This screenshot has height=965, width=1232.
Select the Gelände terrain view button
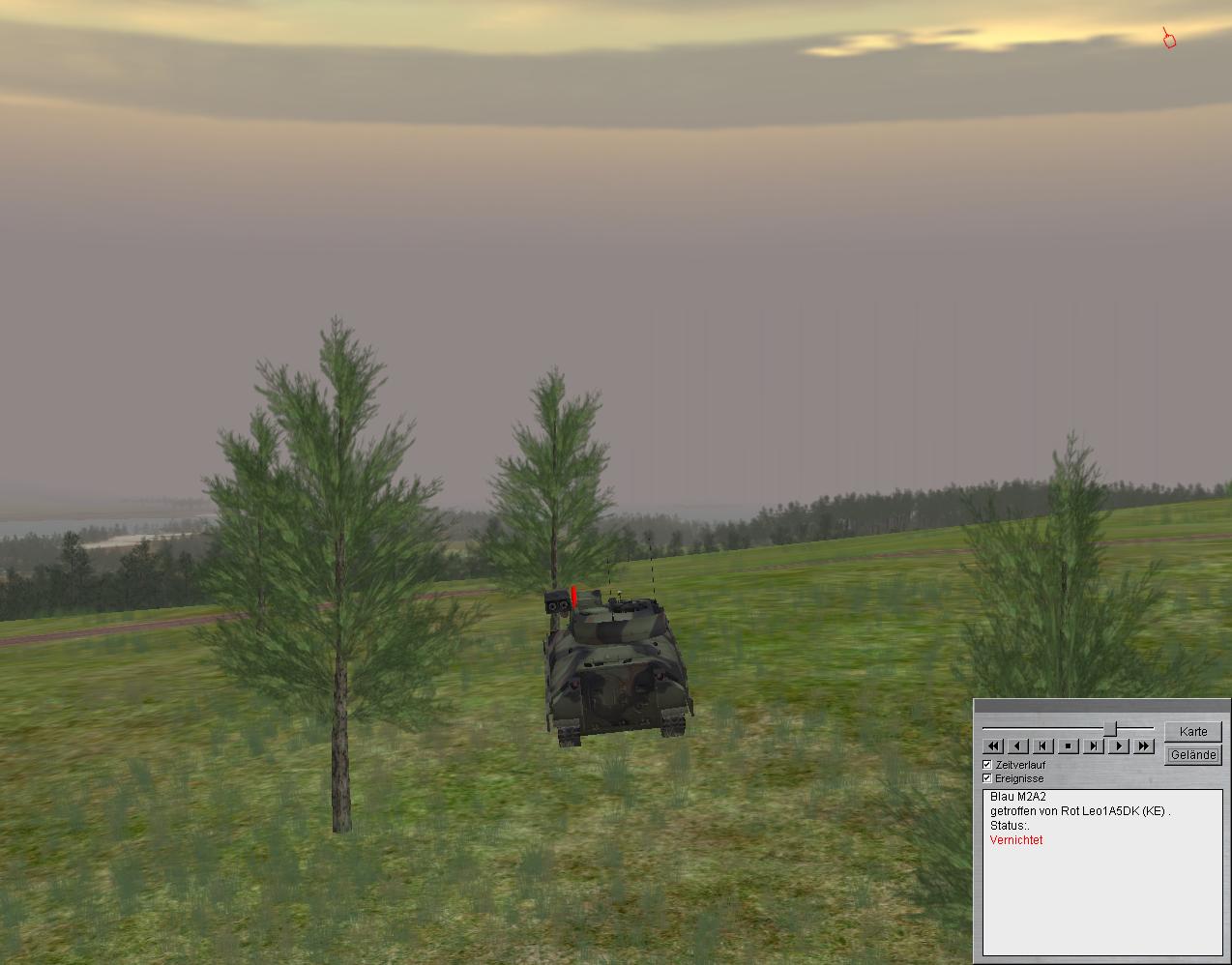tap(1192, 755)
